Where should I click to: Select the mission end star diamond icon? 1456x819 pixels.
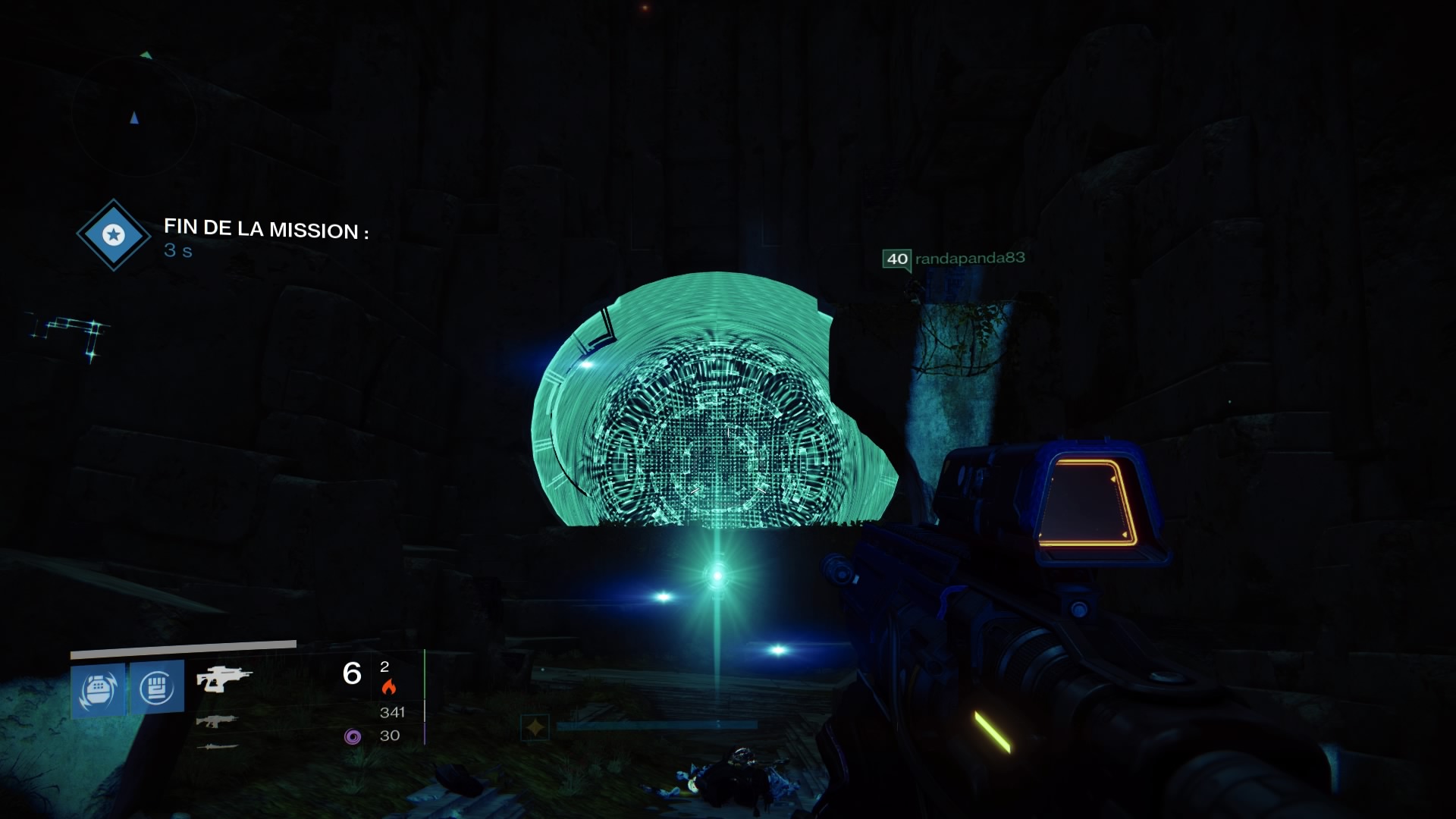[114, 235]
